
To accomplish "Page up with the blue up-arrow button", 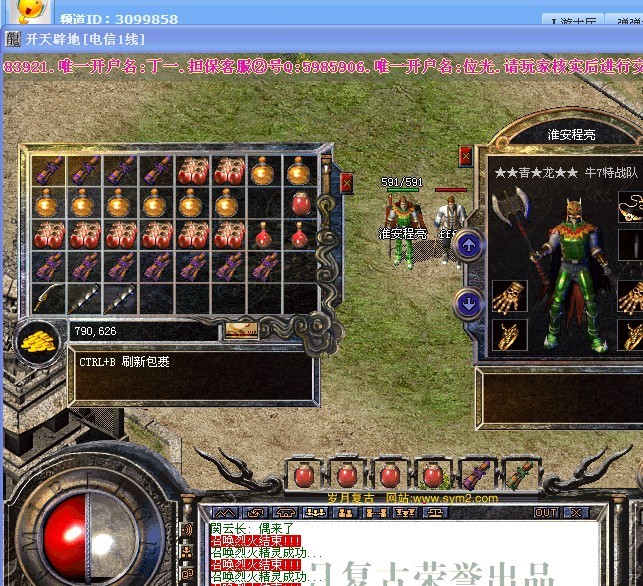I will tap(467, 243).
